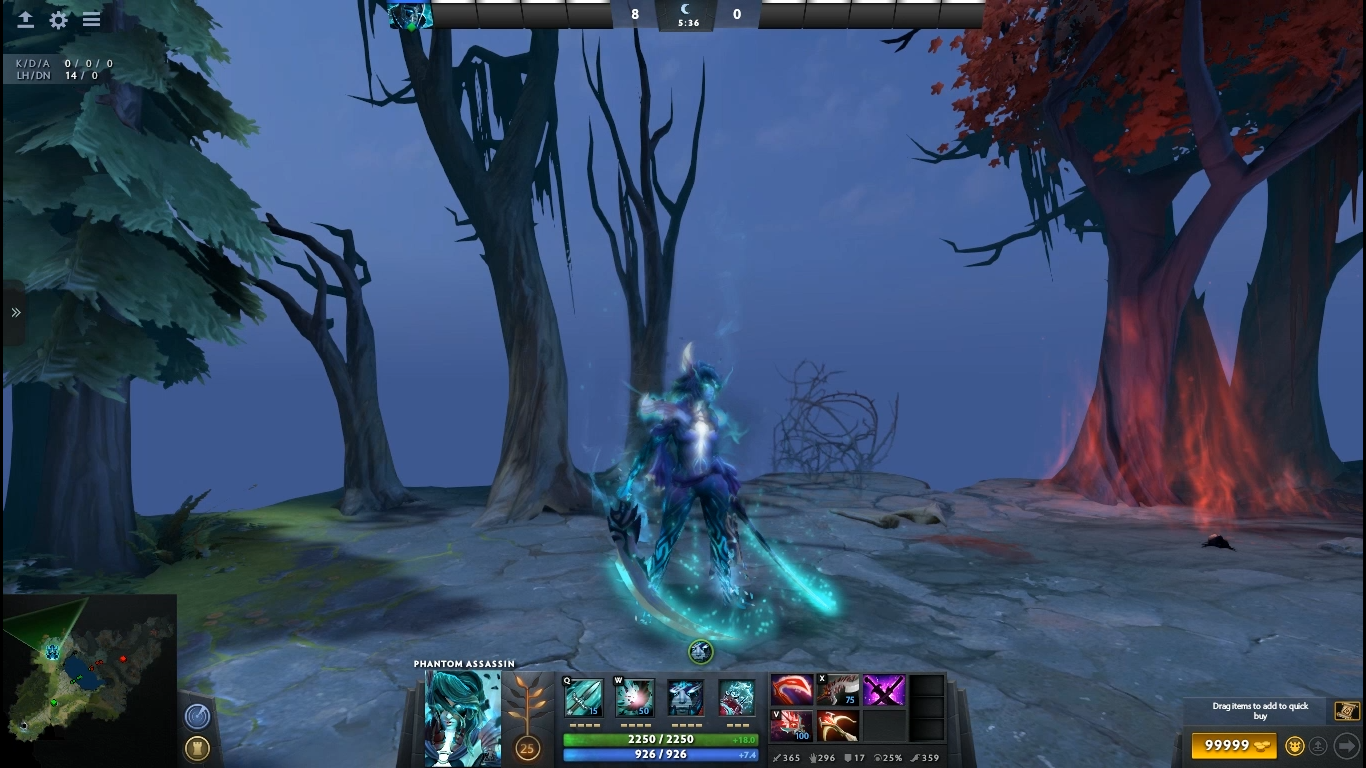Click the upload arrow icon beside the gear
Image resolution: width=1366 pixels, height=768 pixels.
tap(26, 20)
